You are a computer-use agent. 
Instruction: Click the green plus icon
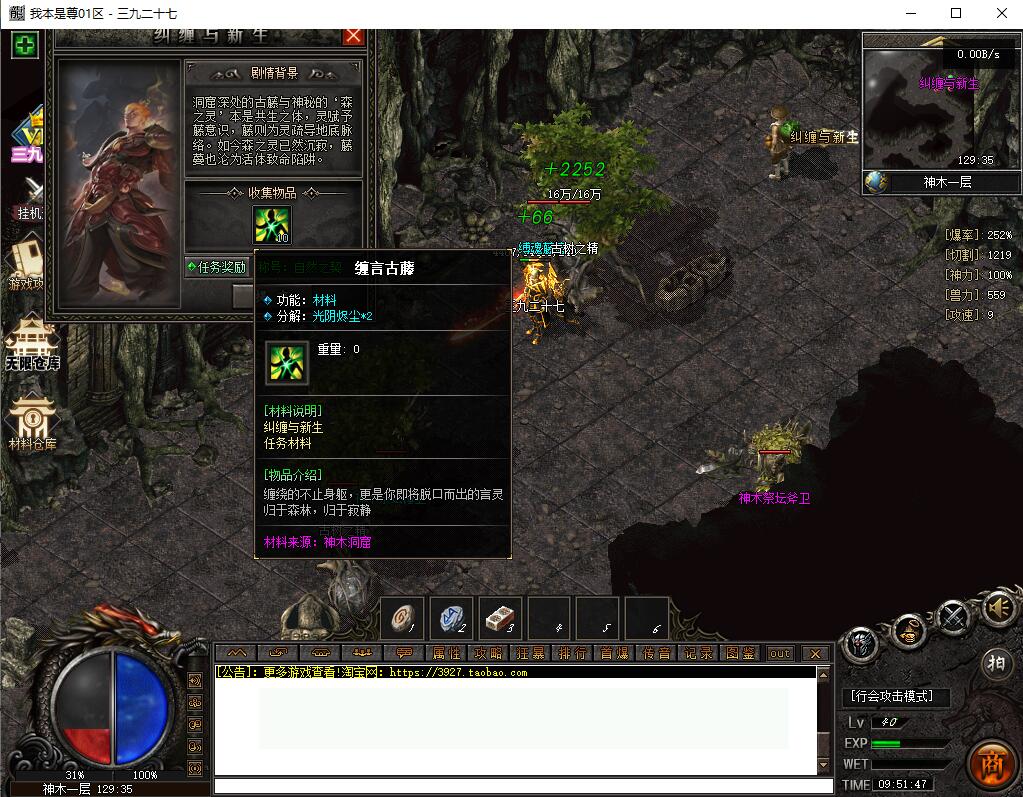pyautogui.click(x=25, y=45)
